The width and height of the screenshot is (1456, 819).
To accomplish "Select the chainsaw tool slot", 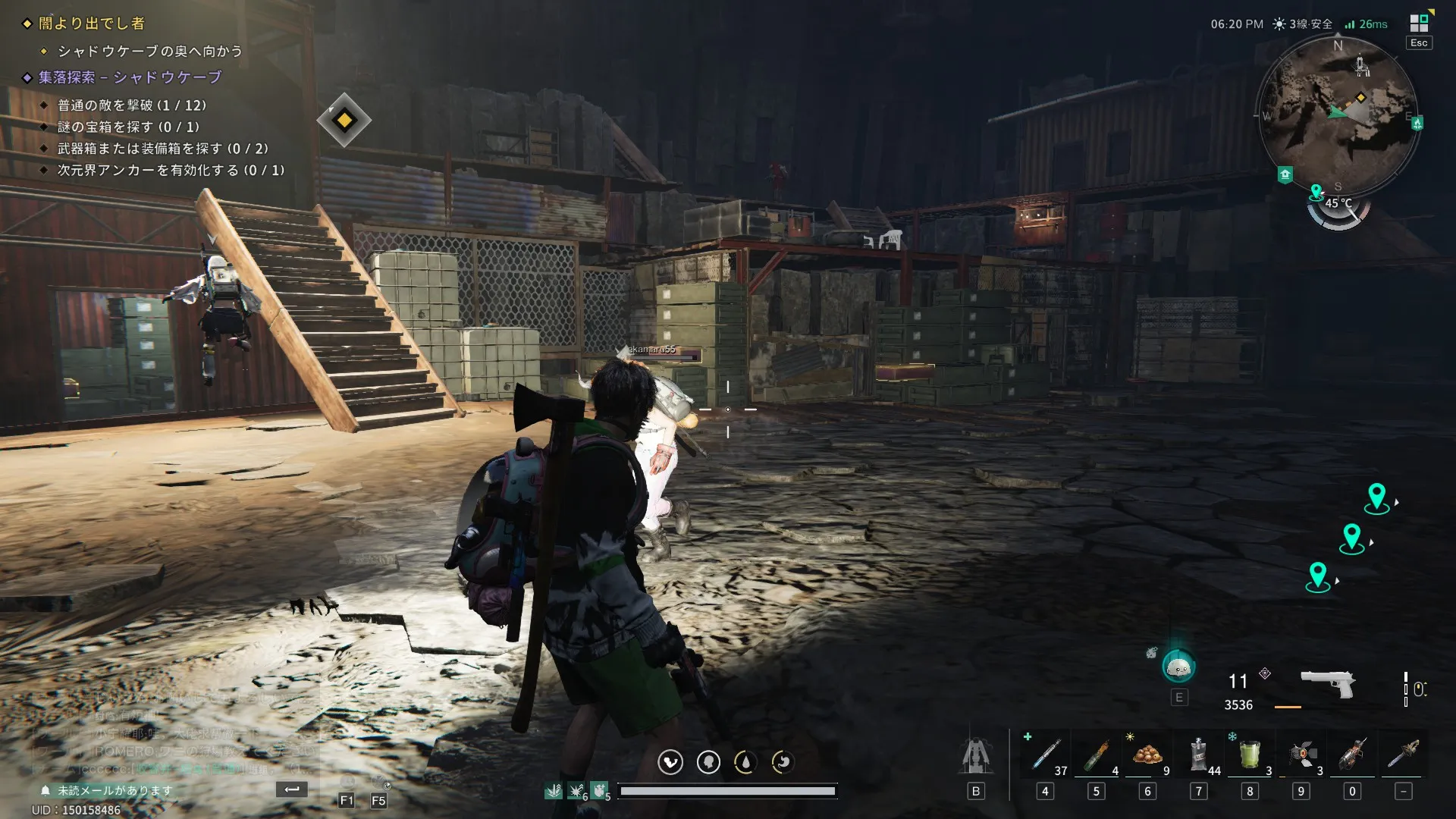I will 1404,755.
